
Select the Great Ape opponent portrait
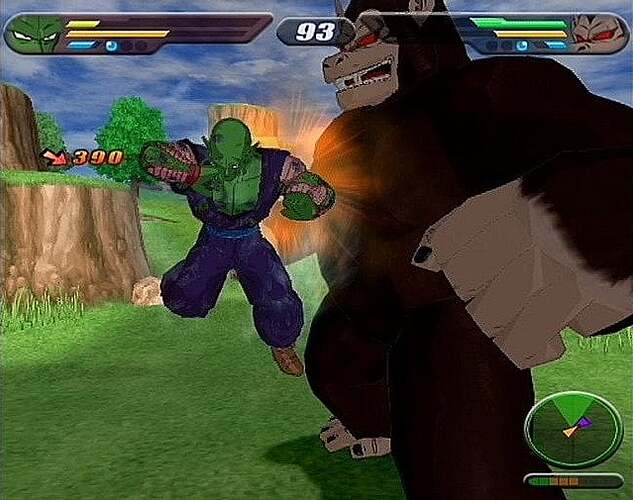tap(598, 34)
